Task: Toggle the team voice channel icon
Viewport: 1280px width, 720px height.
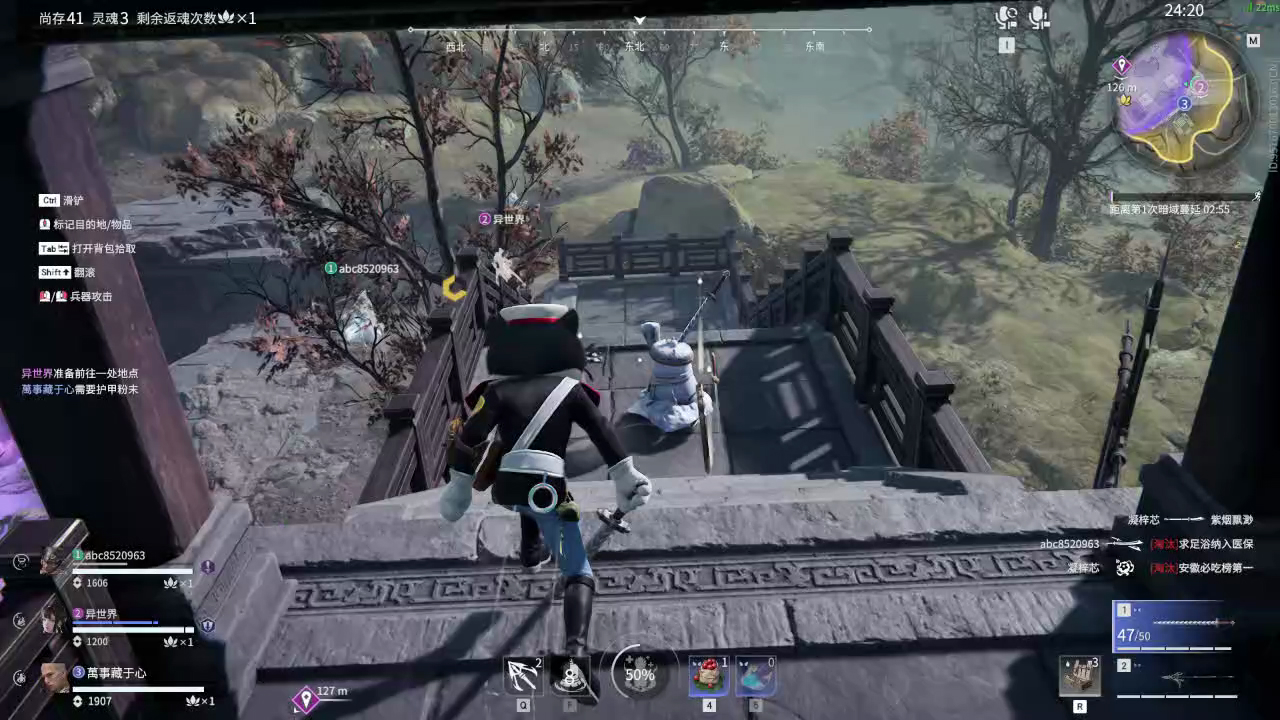Action: click(1038, 17)
